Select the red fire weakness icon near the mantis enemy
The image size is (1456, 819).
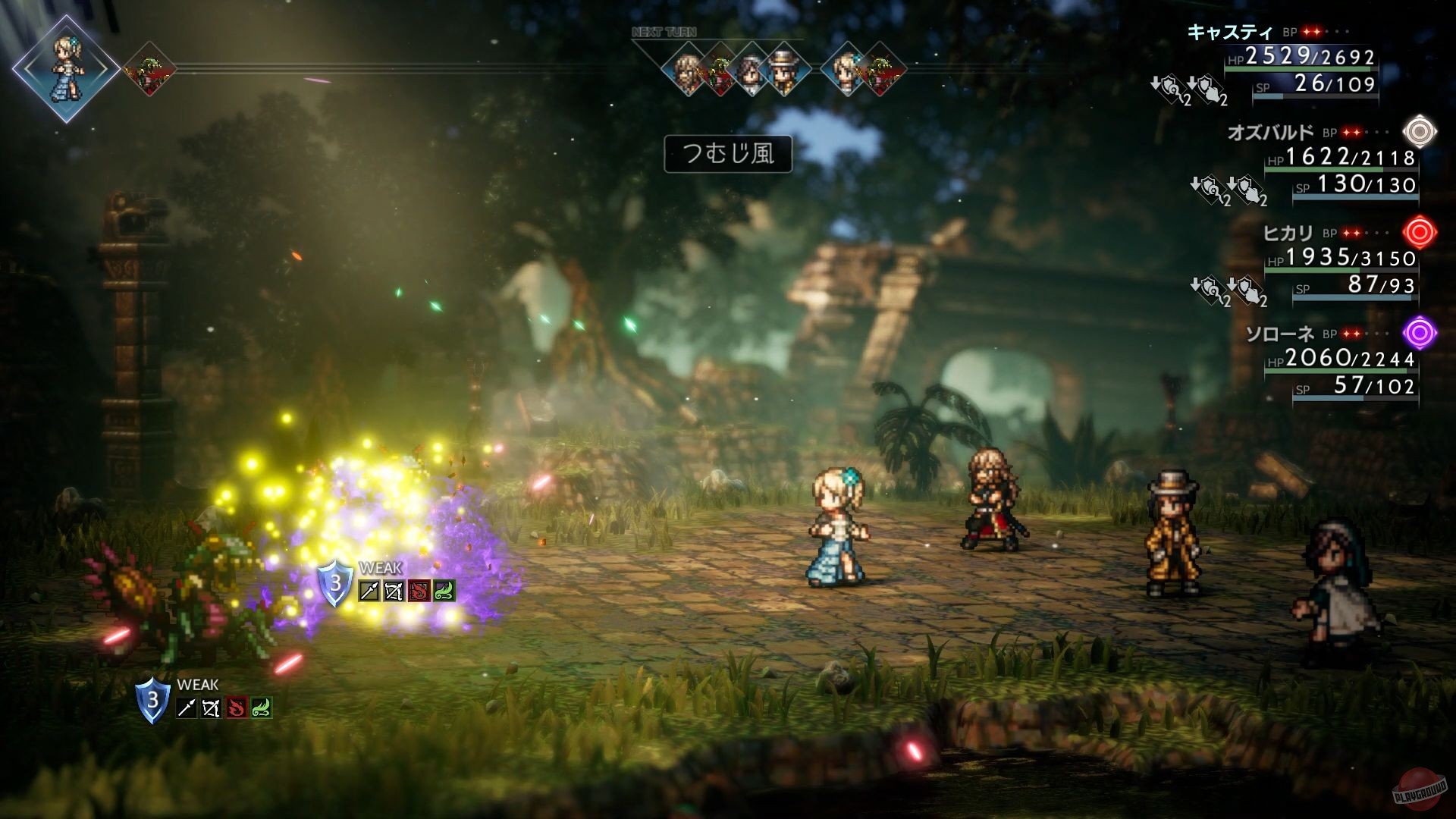(237, 708)
